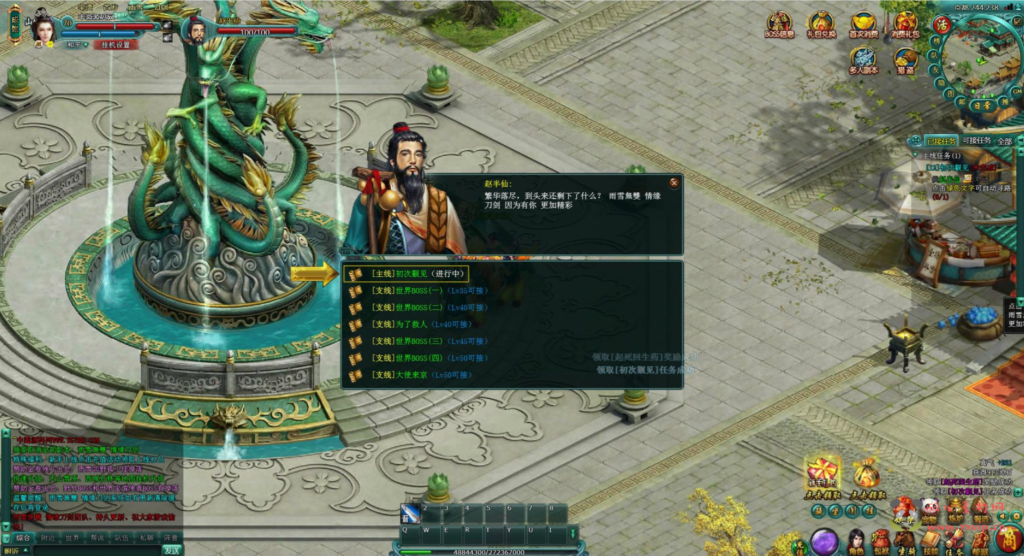Image resolution: width=1024 pixels, height=556 pixels.
Task: Open the 包裹 bag inventory
Action: tap(880, 542)
